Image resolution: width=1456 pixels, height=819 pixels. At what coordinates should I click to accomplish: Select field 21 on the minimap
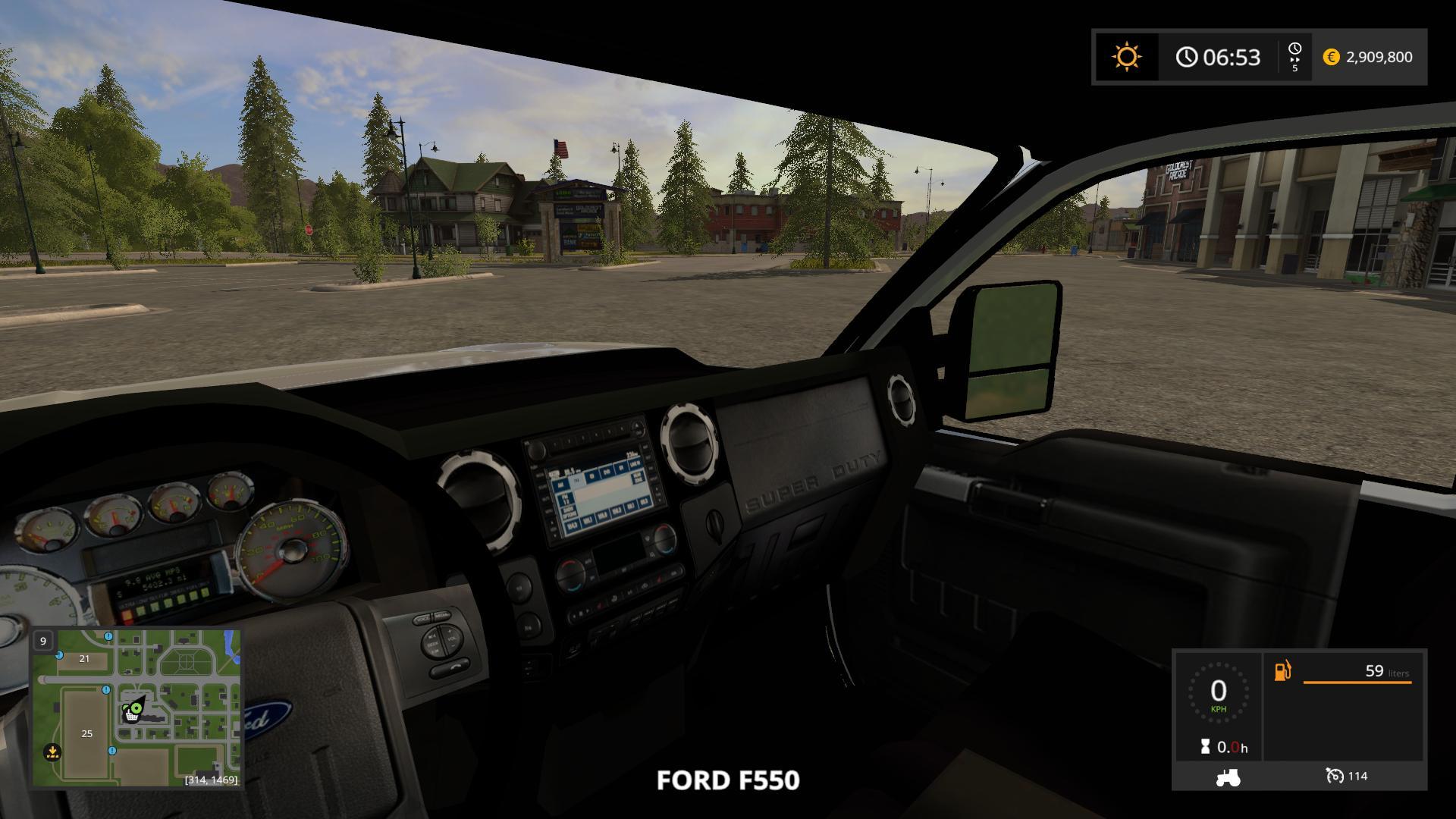tap(84, 658)
